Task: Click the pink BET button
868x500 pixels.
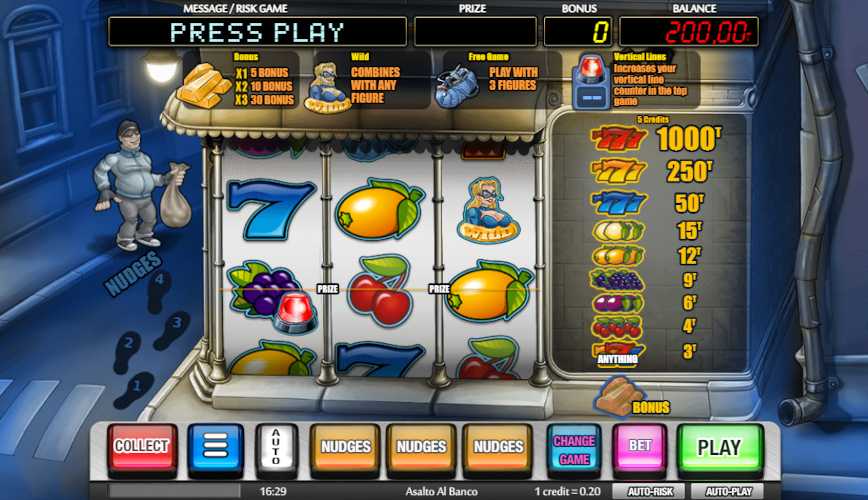Action: 640,447
